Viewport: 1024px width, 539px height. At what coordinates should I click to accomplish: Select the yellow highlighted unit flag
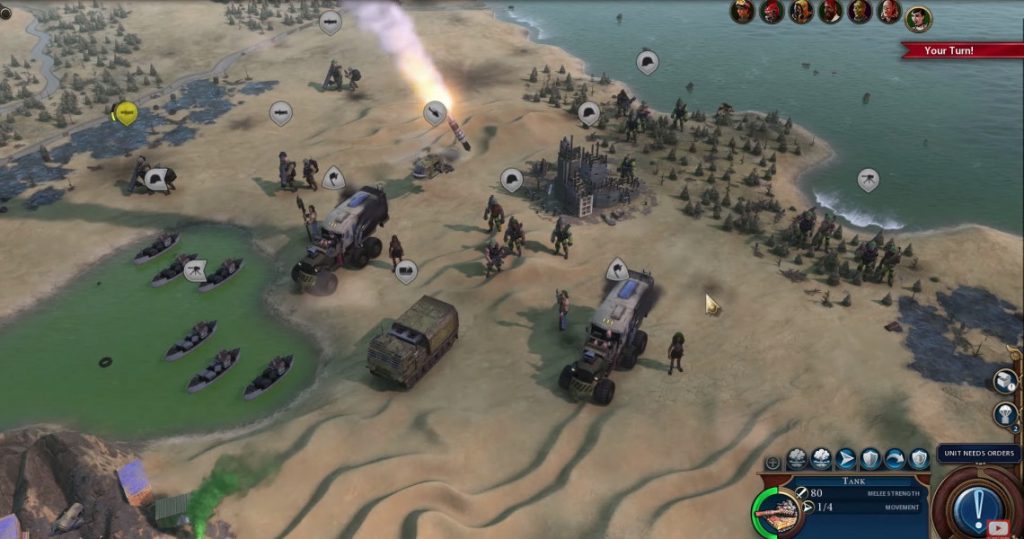(x=125, y=113)
